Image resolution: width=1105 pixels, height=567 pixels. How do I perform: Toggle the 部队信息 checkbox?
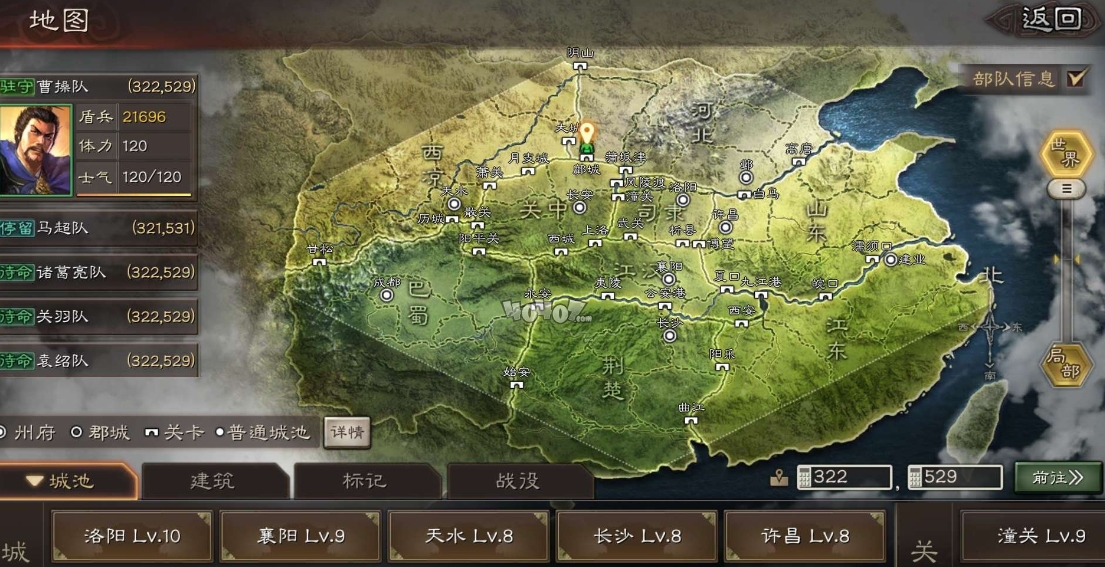click(x=1076, y=78)
